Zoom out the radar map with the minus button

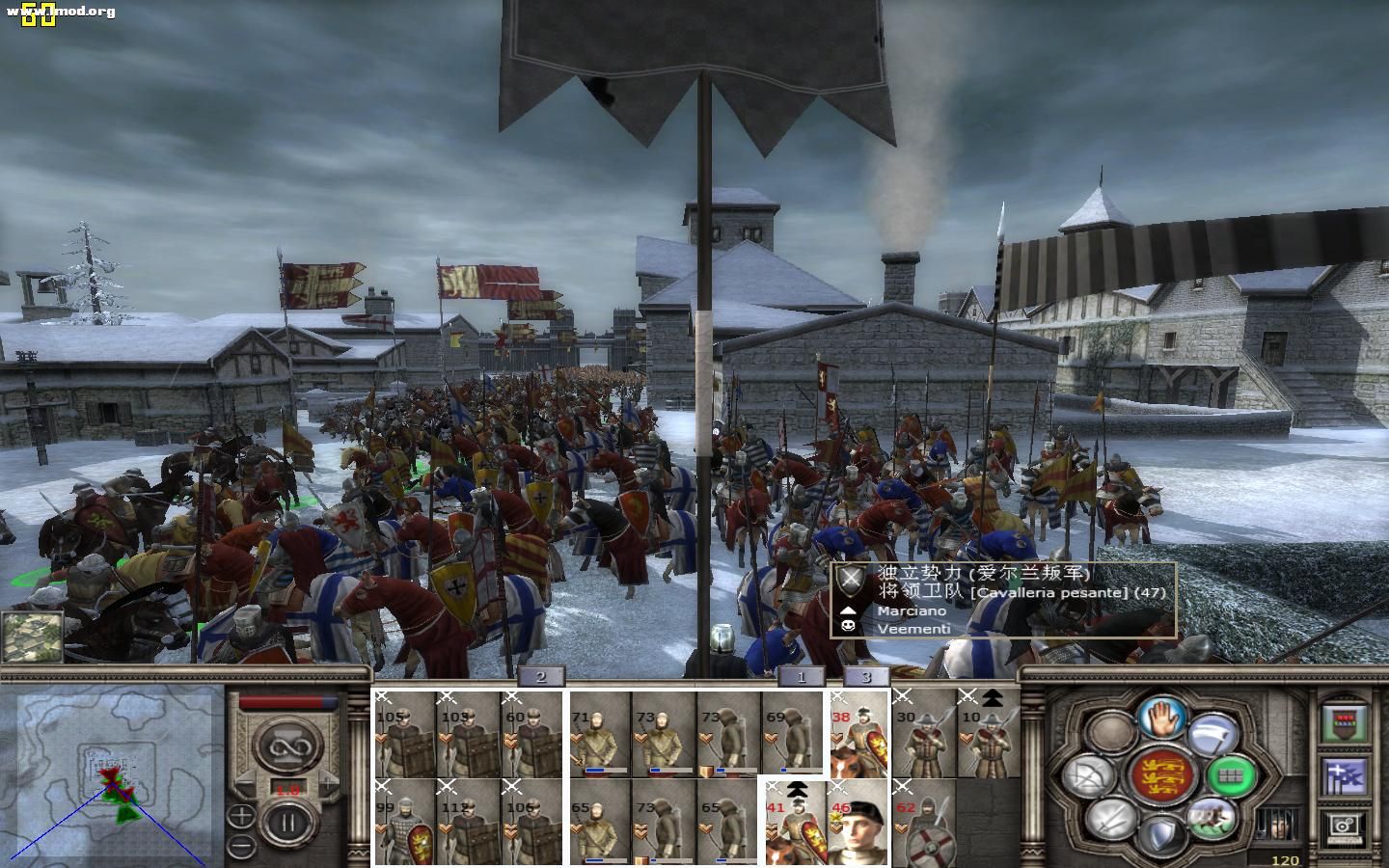[241, 847]
